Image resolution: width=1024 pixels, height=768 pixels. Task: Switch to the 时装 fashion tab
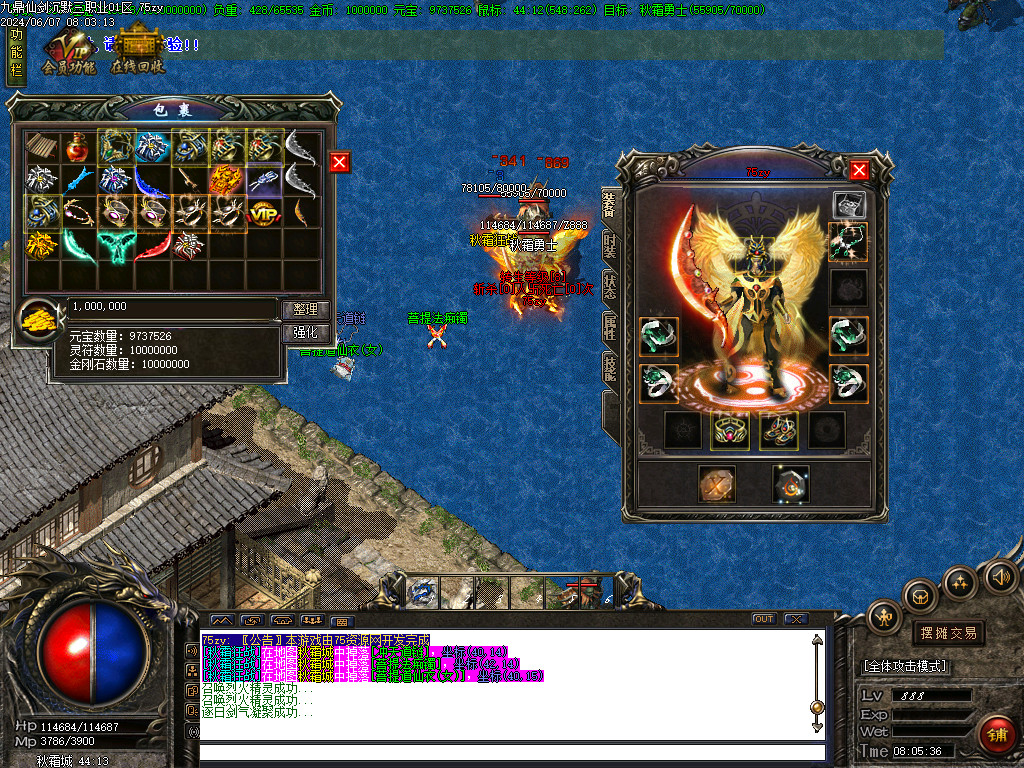[609, 245]
